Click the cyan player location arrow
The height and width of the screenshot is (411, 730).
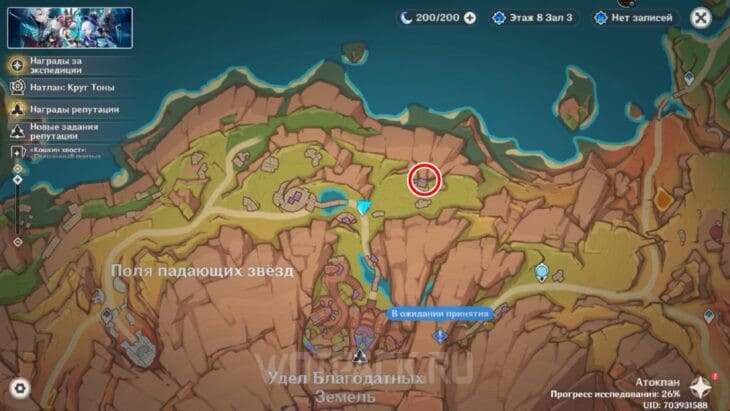[x=365, y=207]
